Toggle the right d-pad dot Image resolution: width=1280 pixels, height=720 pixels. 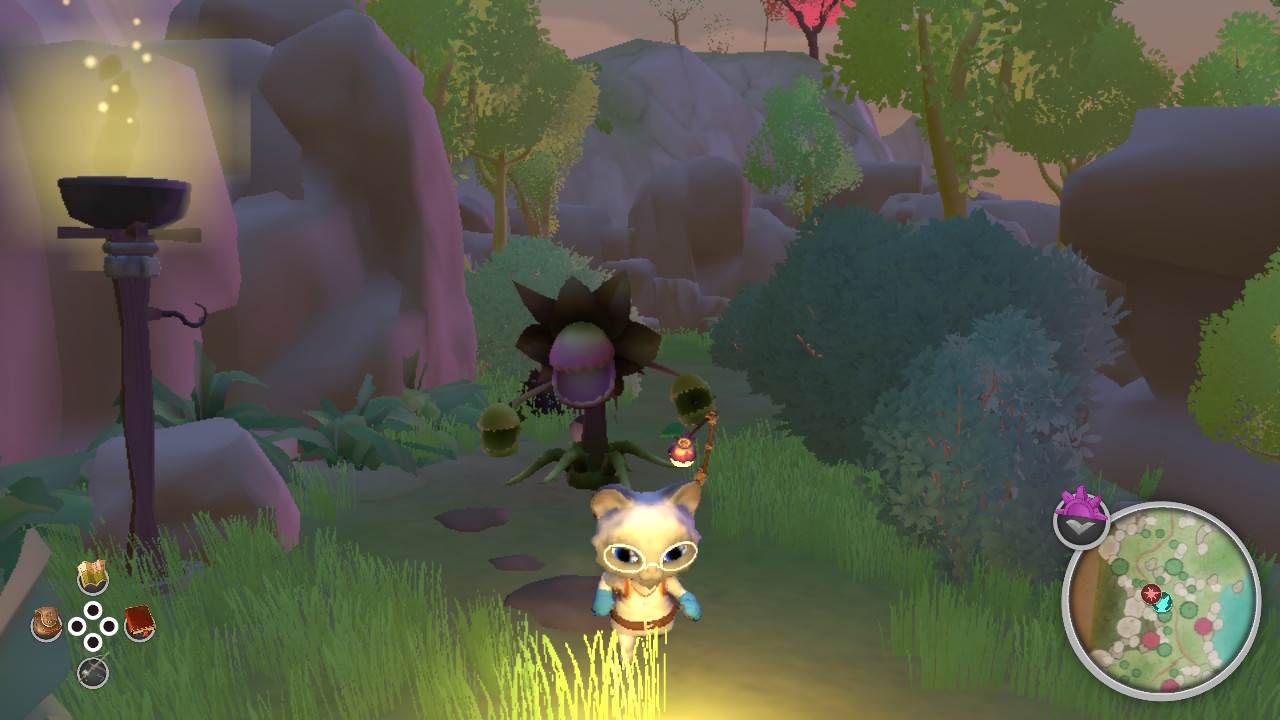pyautogui.click(x=110, y=625)
